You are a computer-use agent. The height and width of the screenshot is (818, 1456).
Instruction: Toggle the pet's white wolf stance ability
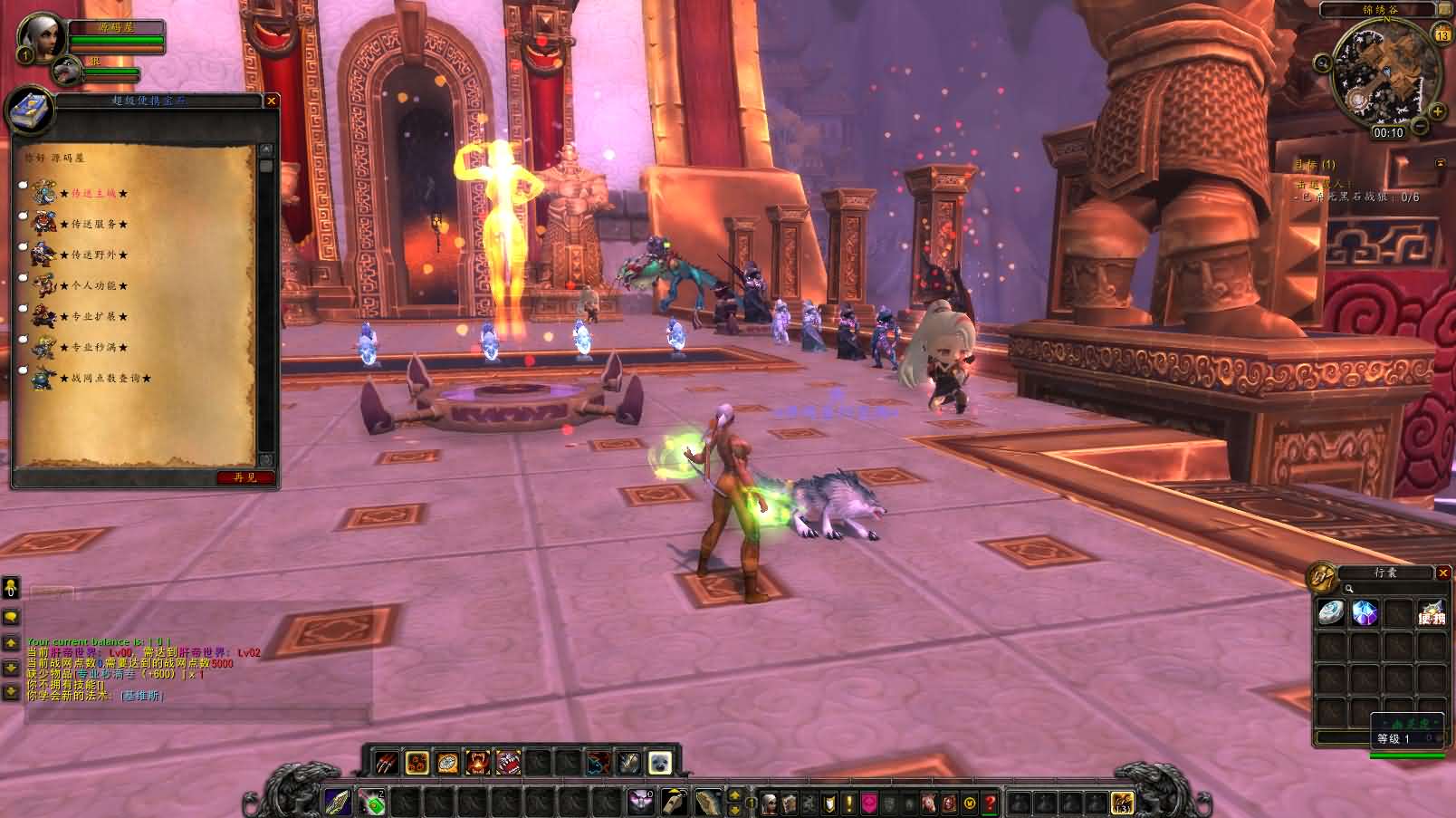pyautogui.click(x=658, y=762)
